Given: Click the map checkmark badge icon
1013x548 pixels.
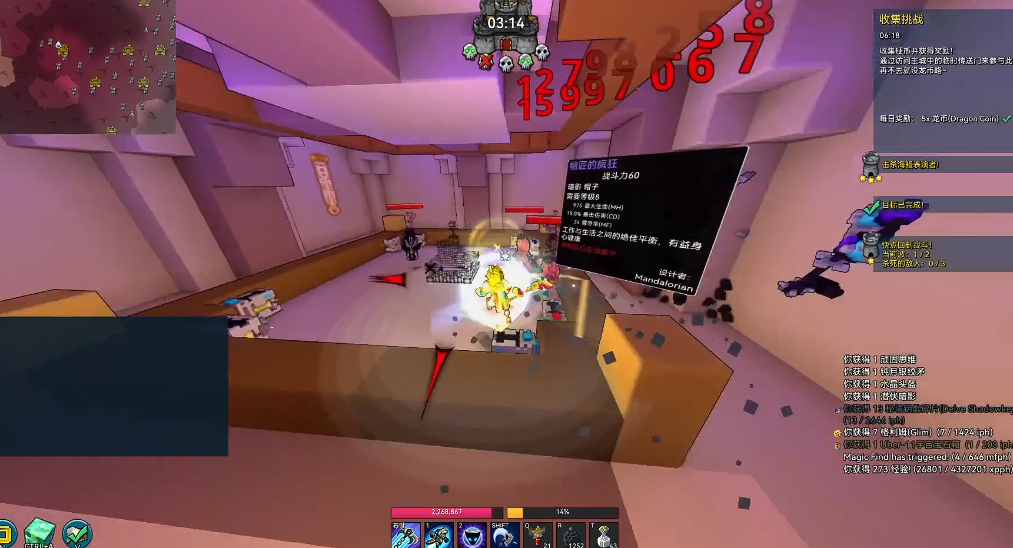Looking at the screenshot, I should (77, 533).
